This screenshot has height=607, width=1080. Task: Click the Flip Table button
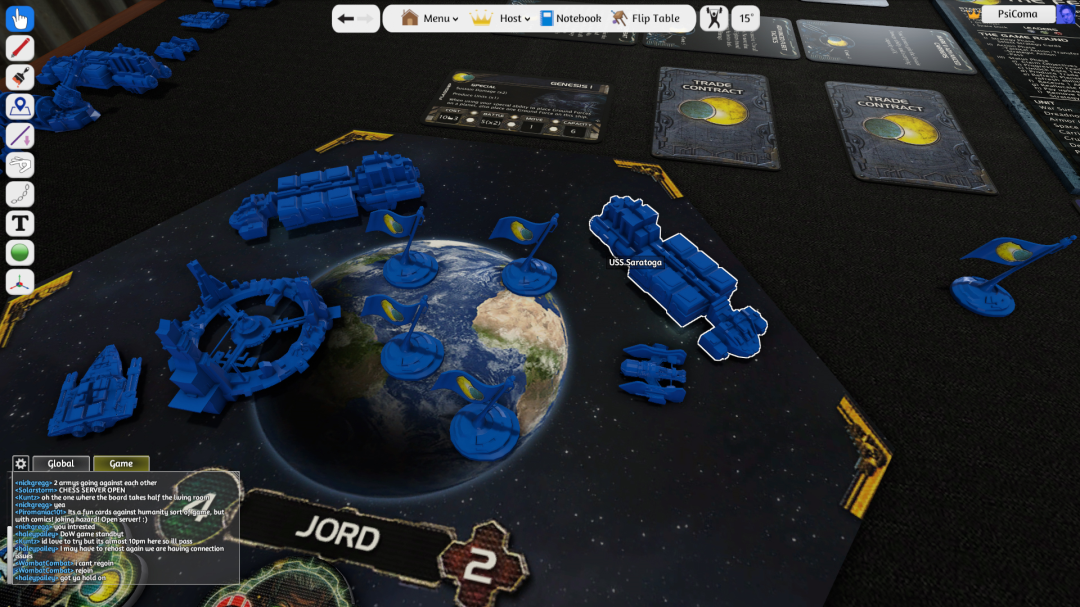click(x=645, y=18)
